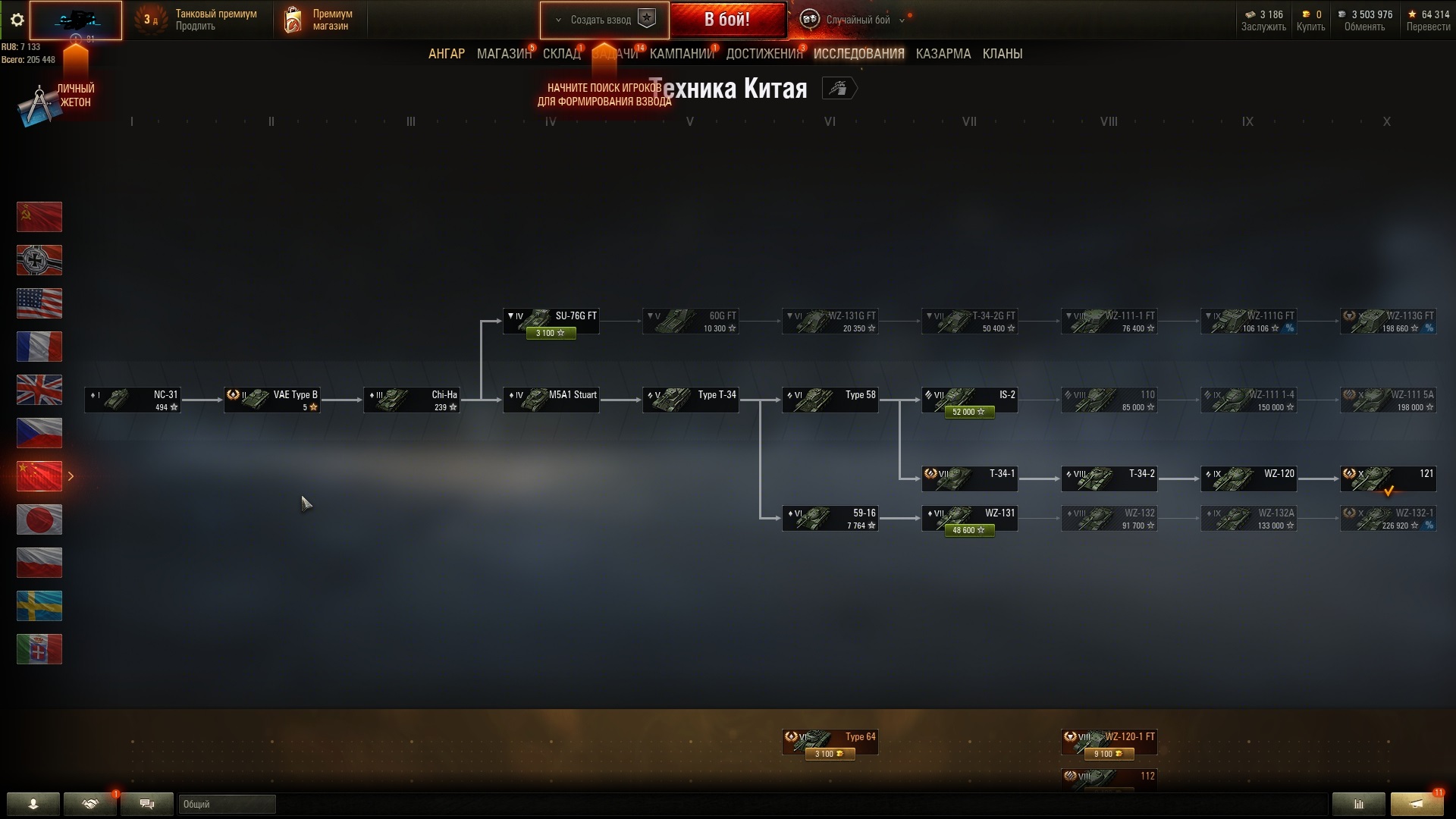Go to the КАЗАРМА tab
Screen dimensions: 1456x819
pyautogui.click(x=943, y=54)
